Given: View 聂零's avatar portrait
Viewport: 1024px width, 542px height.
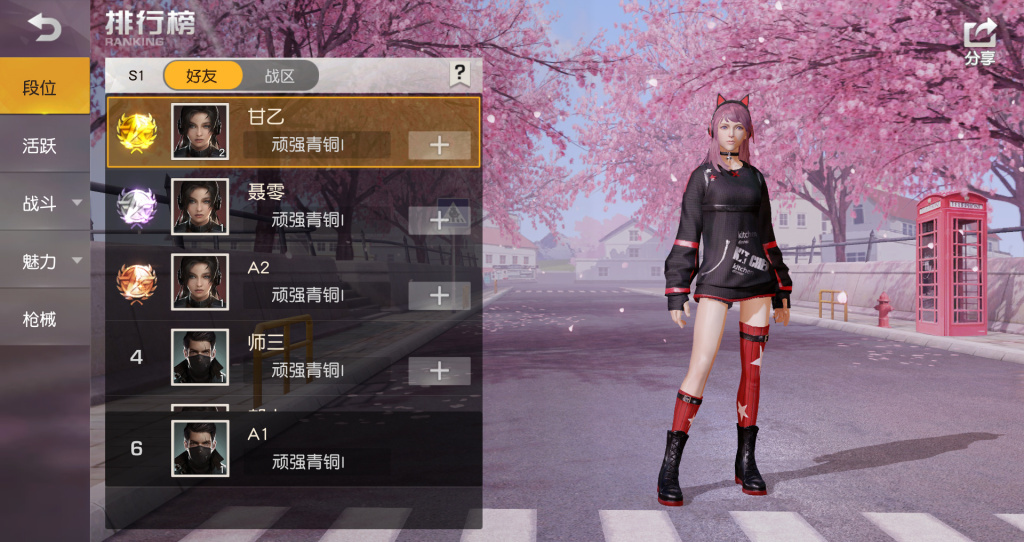Looking at the screenshot, I should pyautogui.click(x=200, y=206).
